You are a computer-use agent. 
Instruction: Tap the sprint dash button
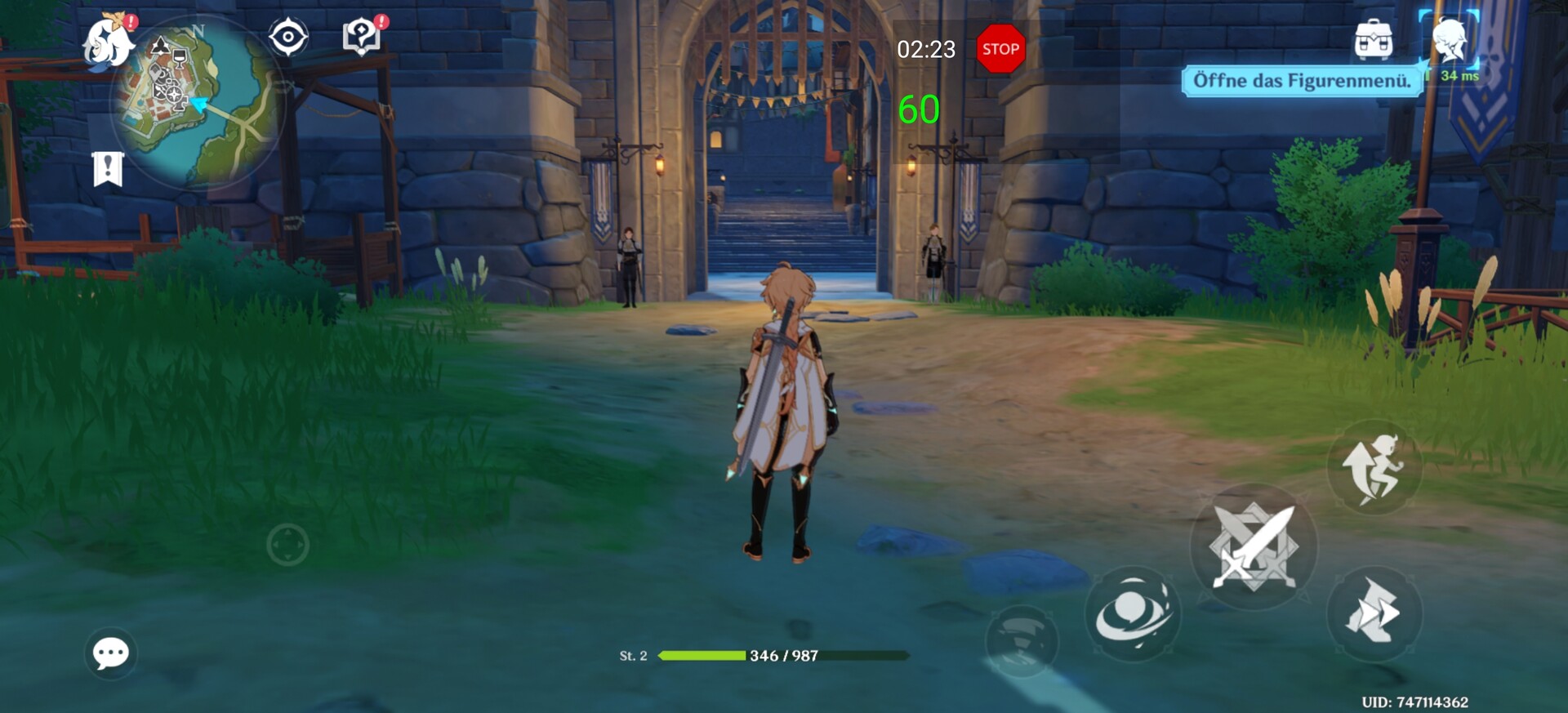pyautogui.click(x=1375, y=613)
